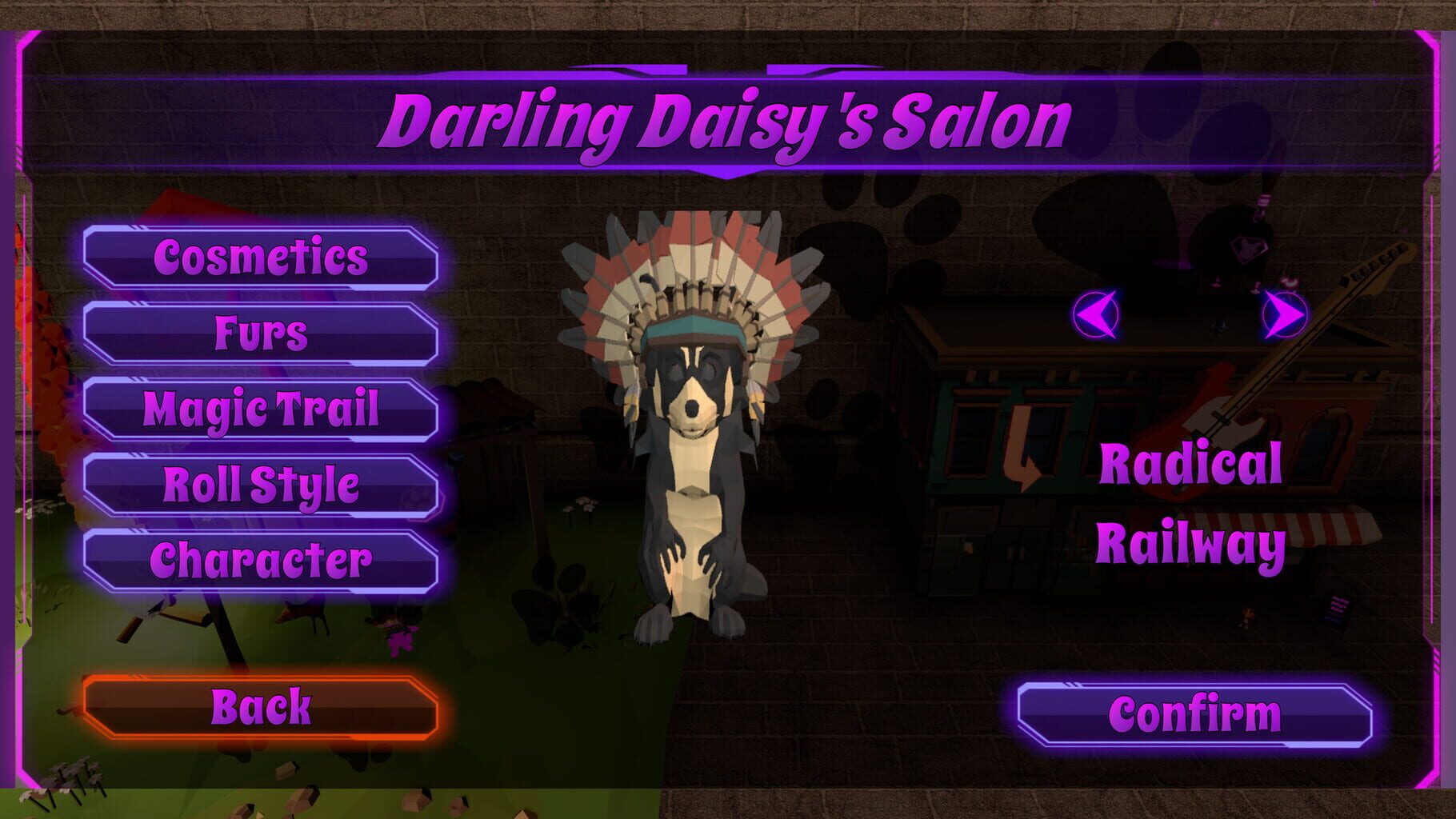Select the Magic Trail option

[262, 409]
